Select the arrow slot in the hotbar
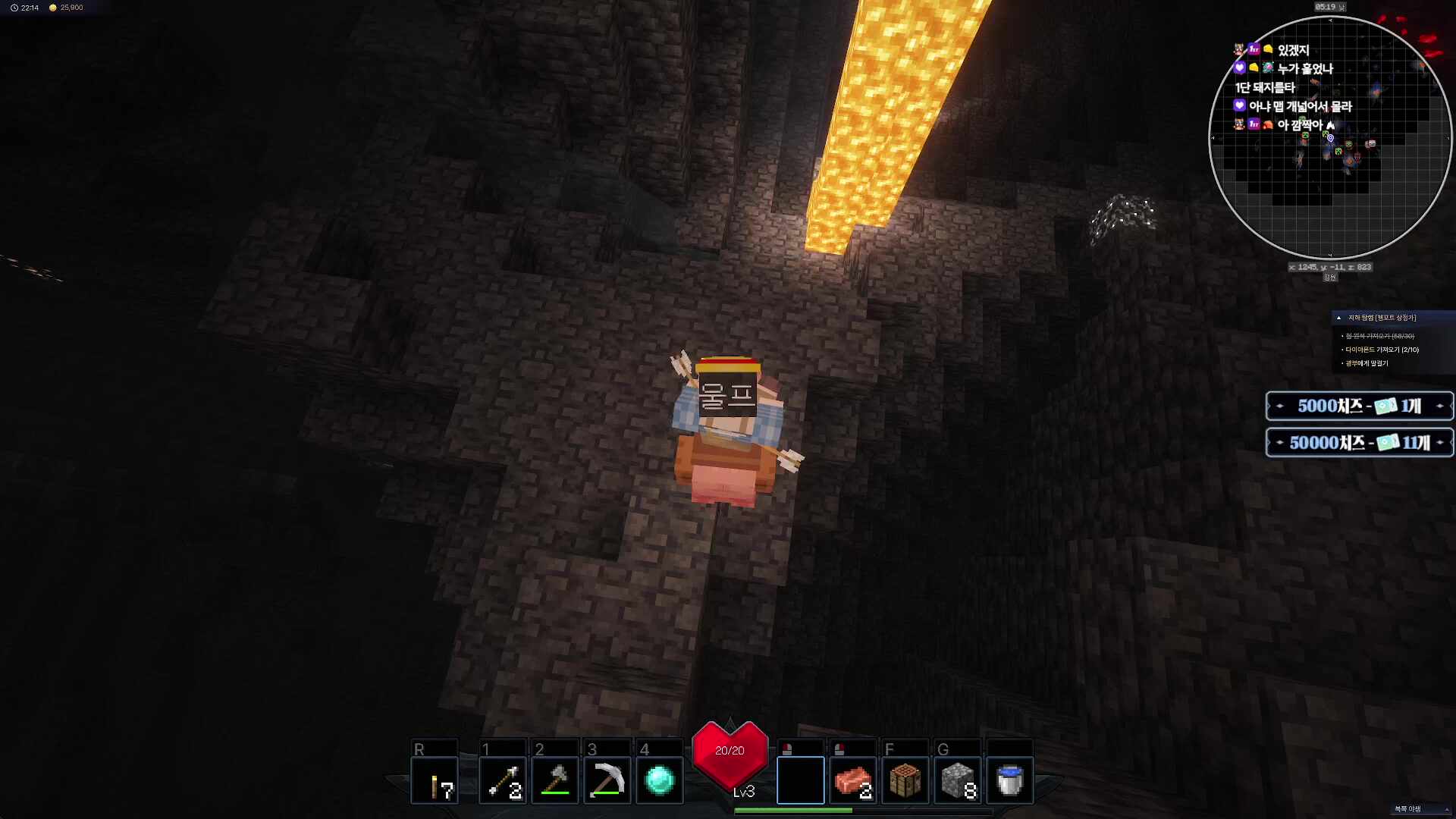1456x819 pixels. [502, 780]
